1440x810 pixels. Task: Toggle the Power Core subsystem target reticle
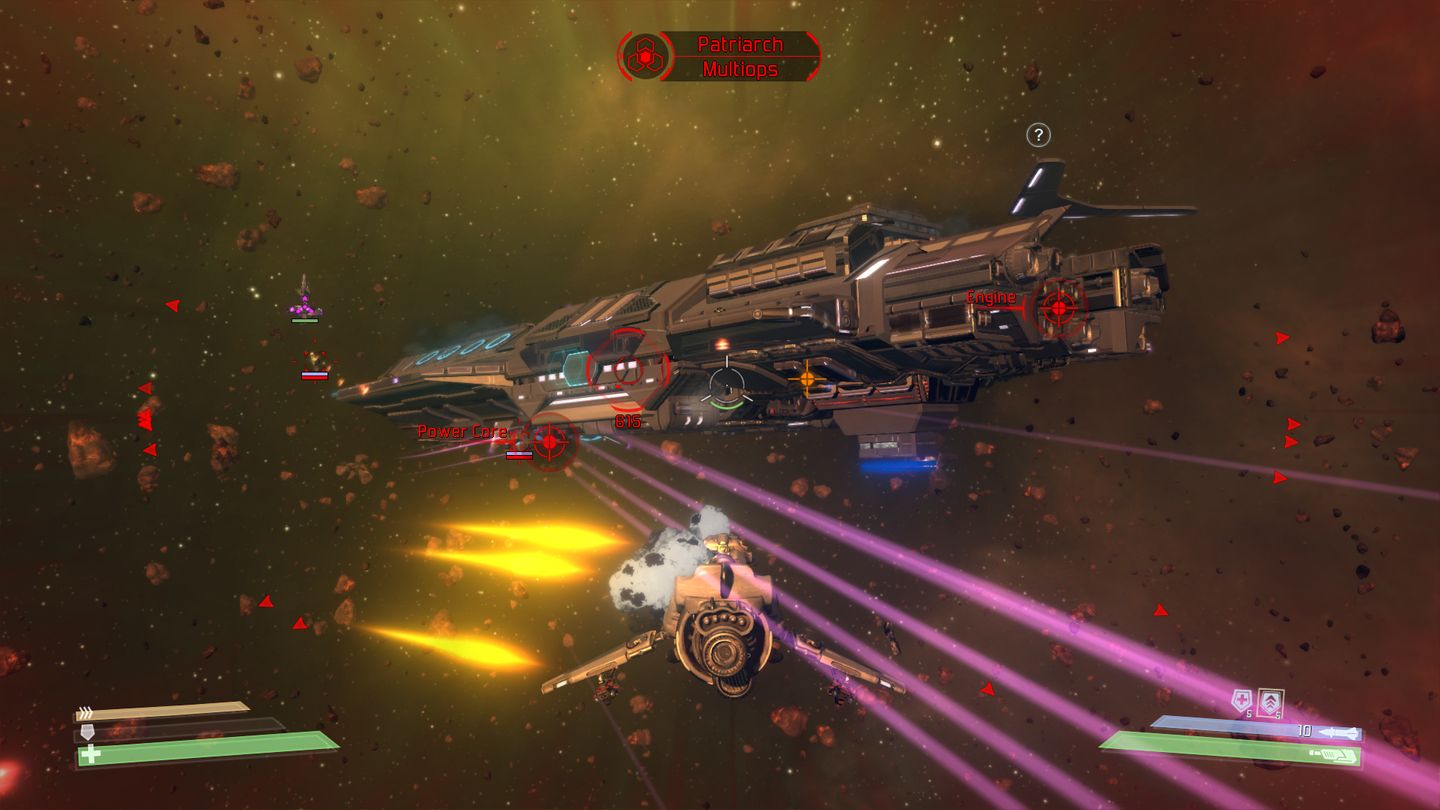click(x=551, y=443)
